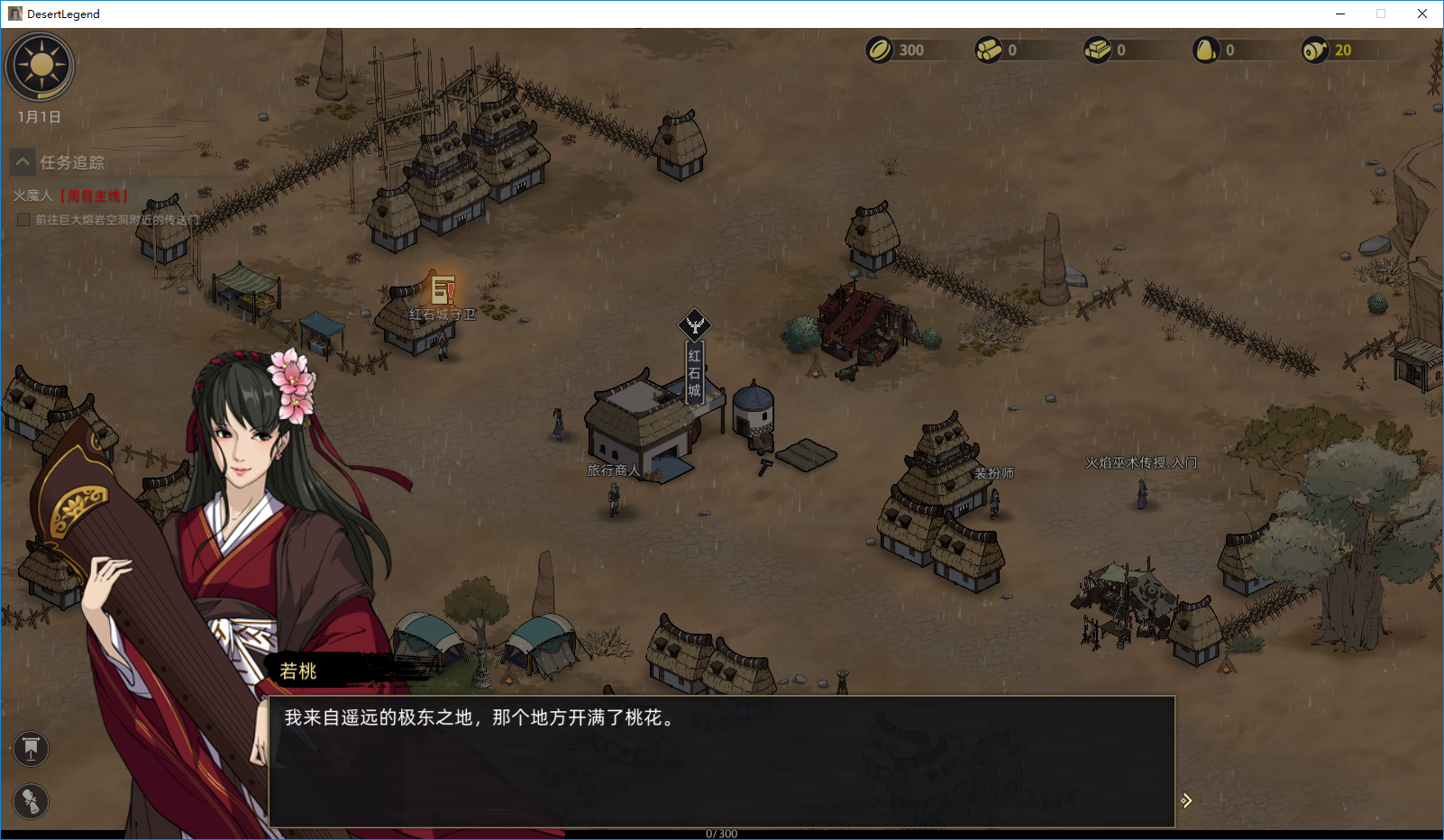1444x840 pixels.
Task: Click Ruotao's dialogue text box
Action: coord(721,761)
